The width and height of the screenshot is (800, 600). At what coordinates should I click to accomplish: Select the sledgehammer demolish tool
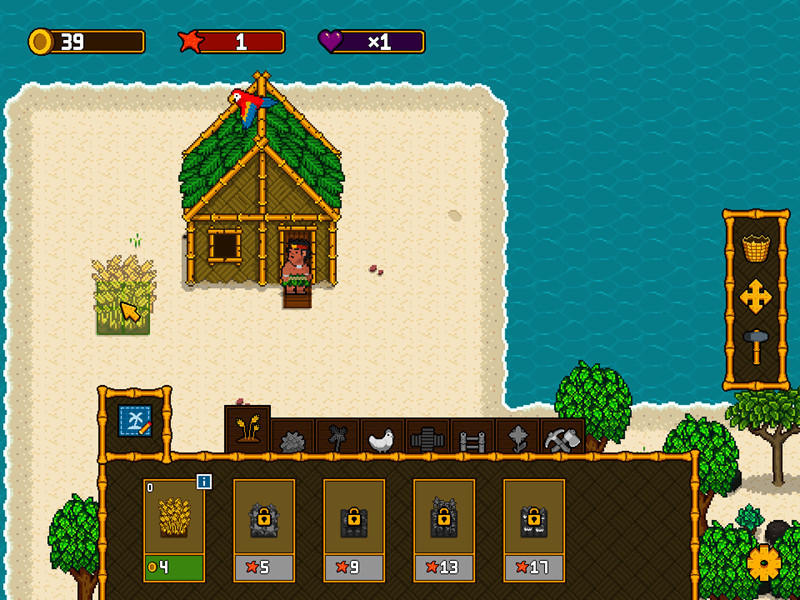pos(756,346)
